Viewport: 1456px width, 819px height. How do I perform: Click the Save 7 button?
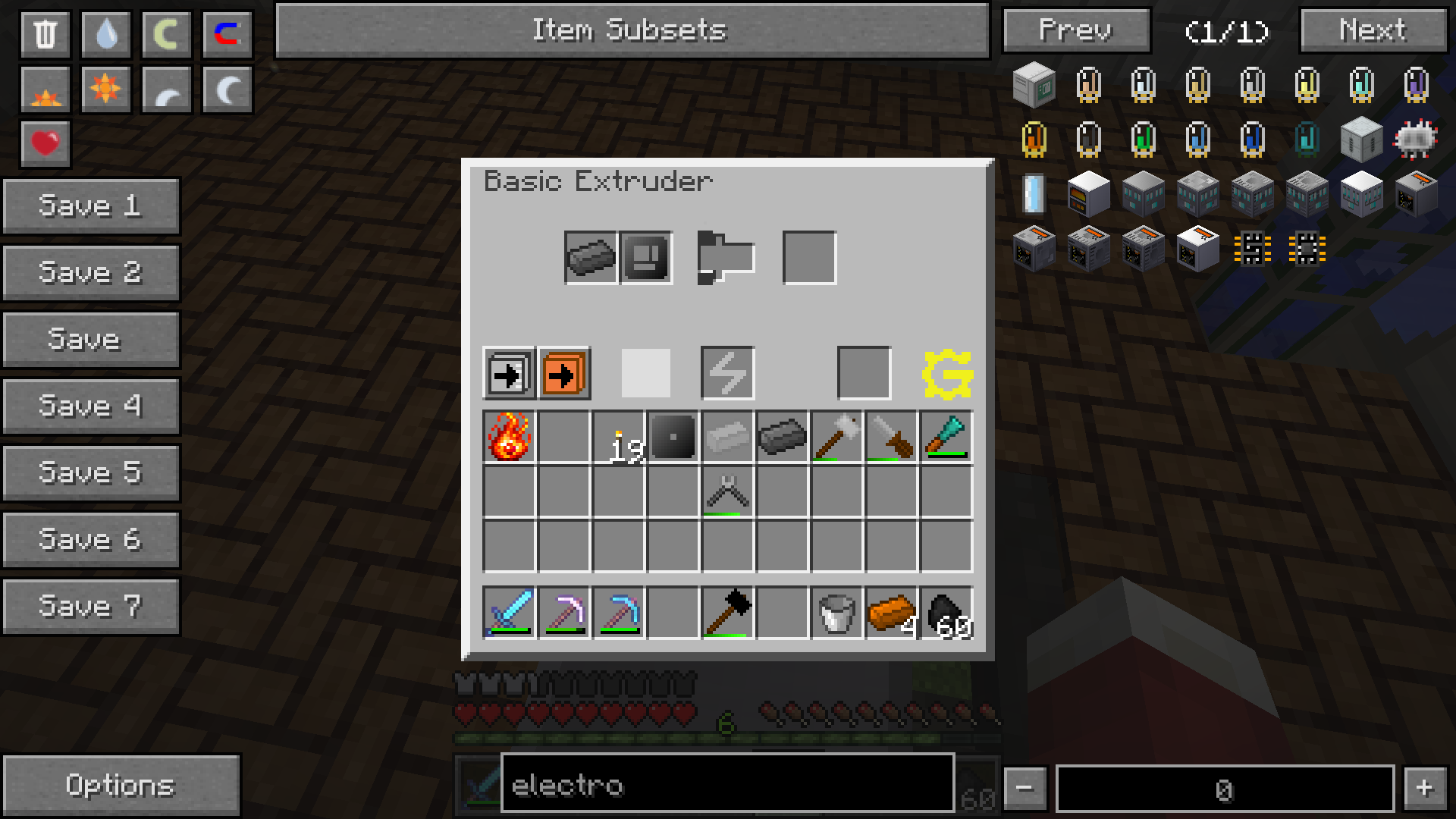click(x=91, y=607)
